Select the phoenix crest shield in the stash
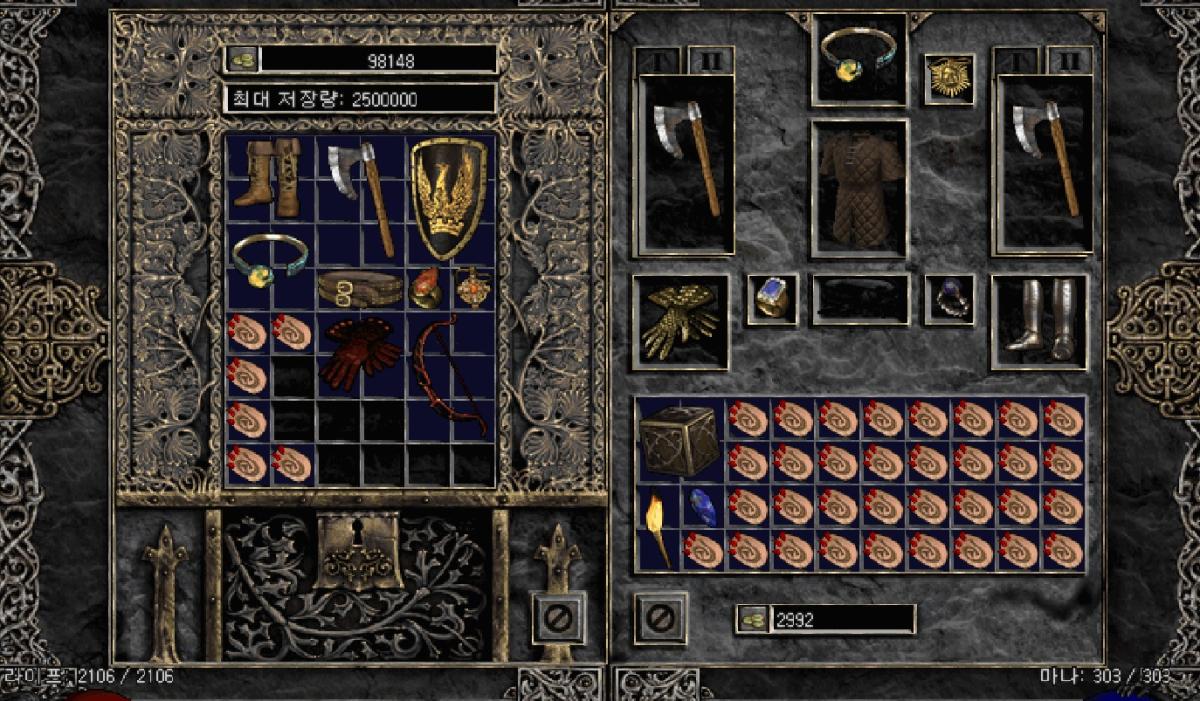The image size is (1200, 701). coord(450,199)
